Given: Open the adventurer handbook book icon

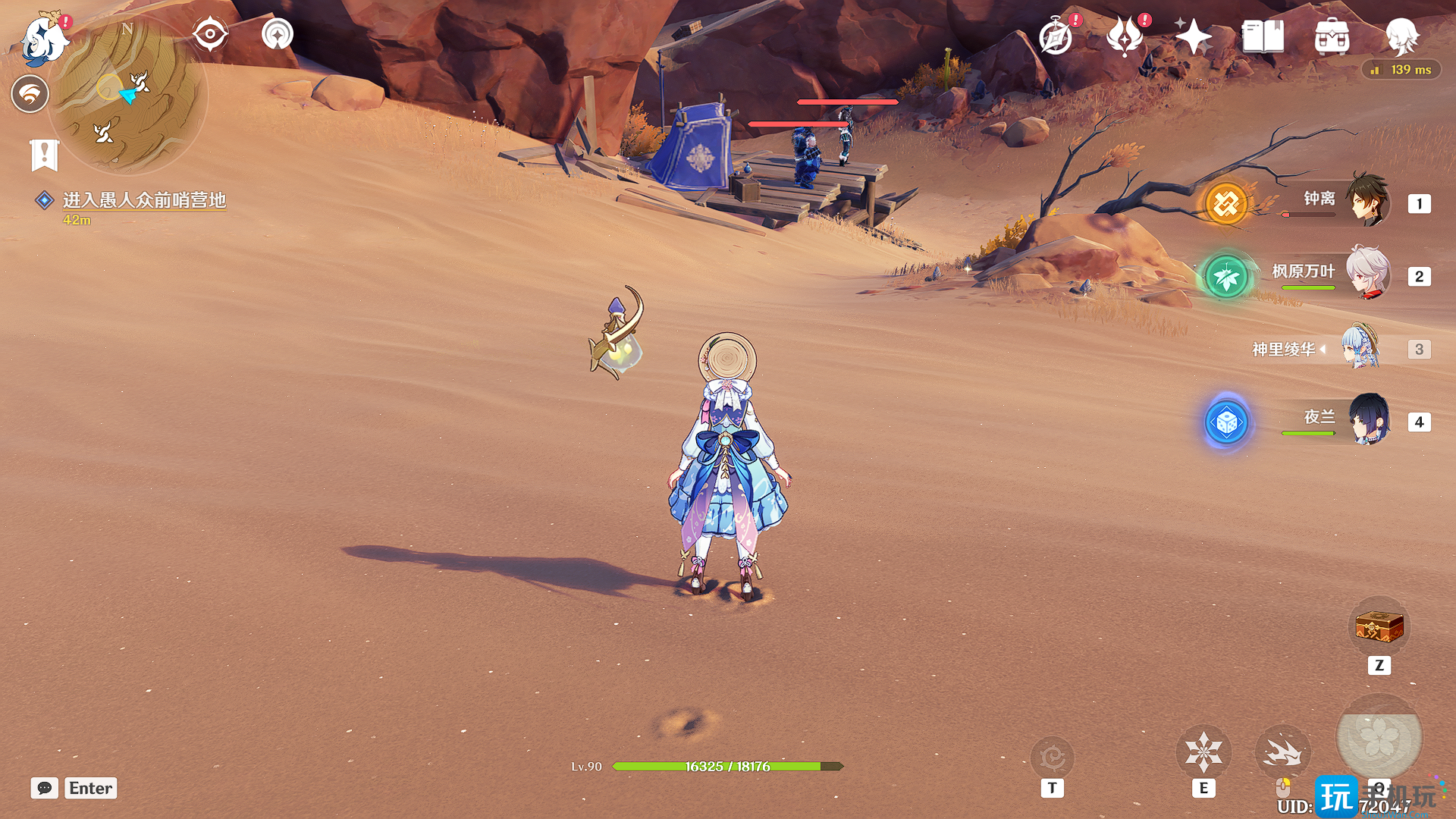Looking at the screenshot, I should (1263, 36).
